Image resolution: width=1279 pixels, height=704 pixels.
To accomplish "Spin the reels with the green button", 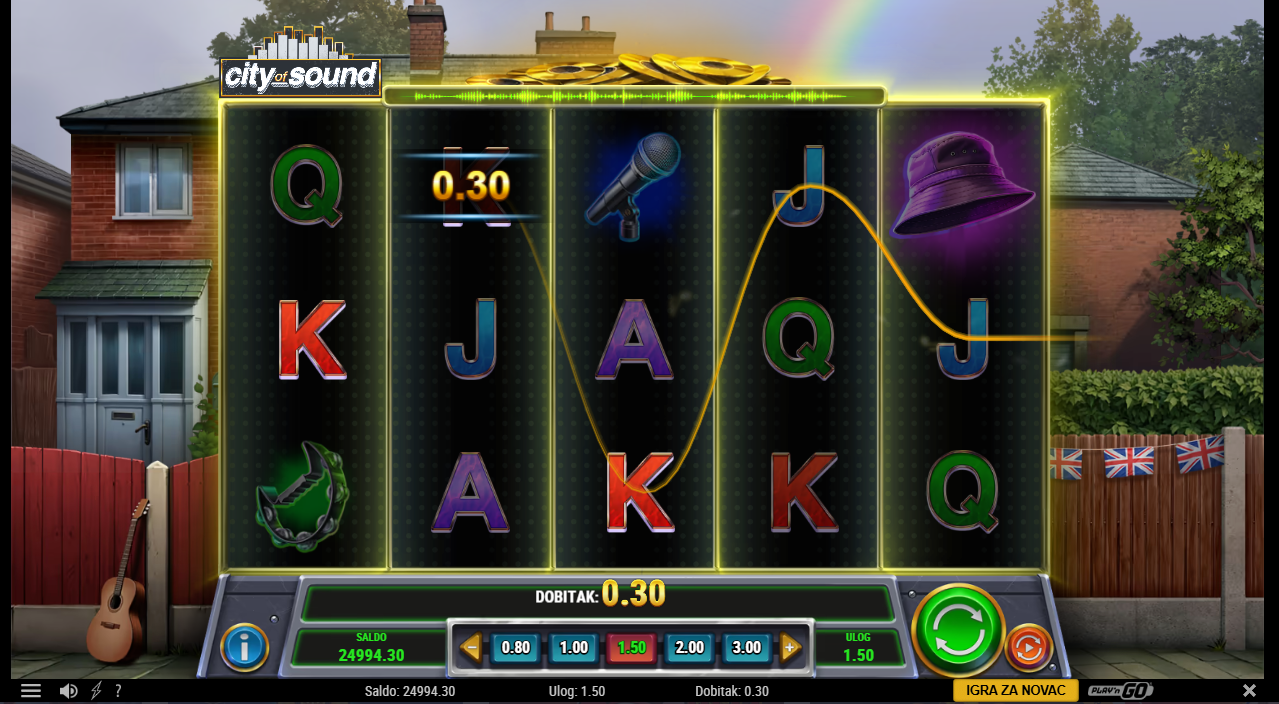I will (x=957, y=630).
